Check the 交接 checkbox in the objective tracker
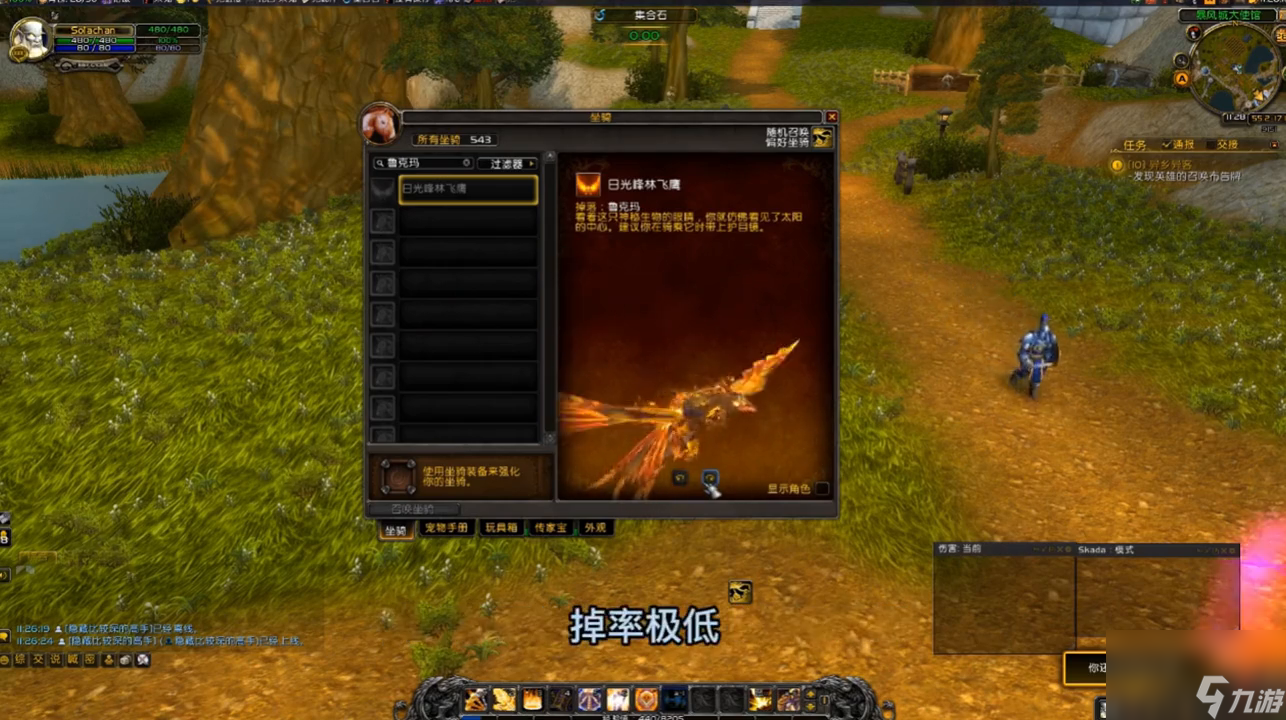The height and width of the screenshot is (720, 1286). [1210, 144]
